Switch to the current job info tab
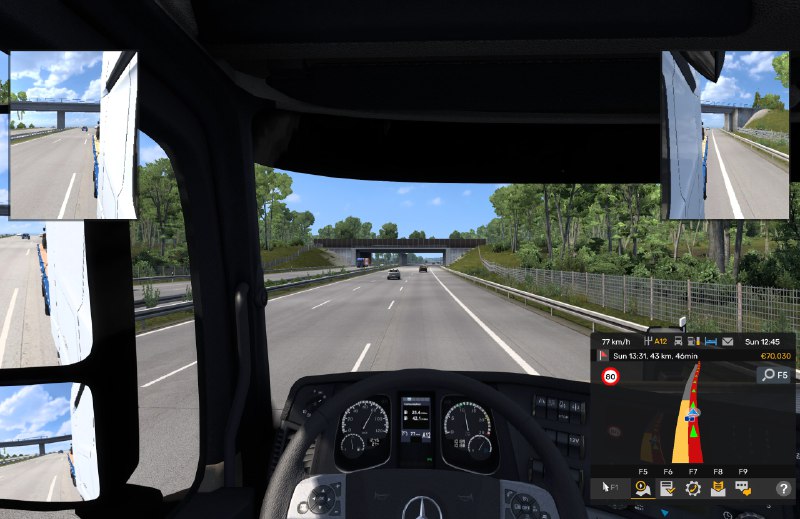 tap(667, 489)
